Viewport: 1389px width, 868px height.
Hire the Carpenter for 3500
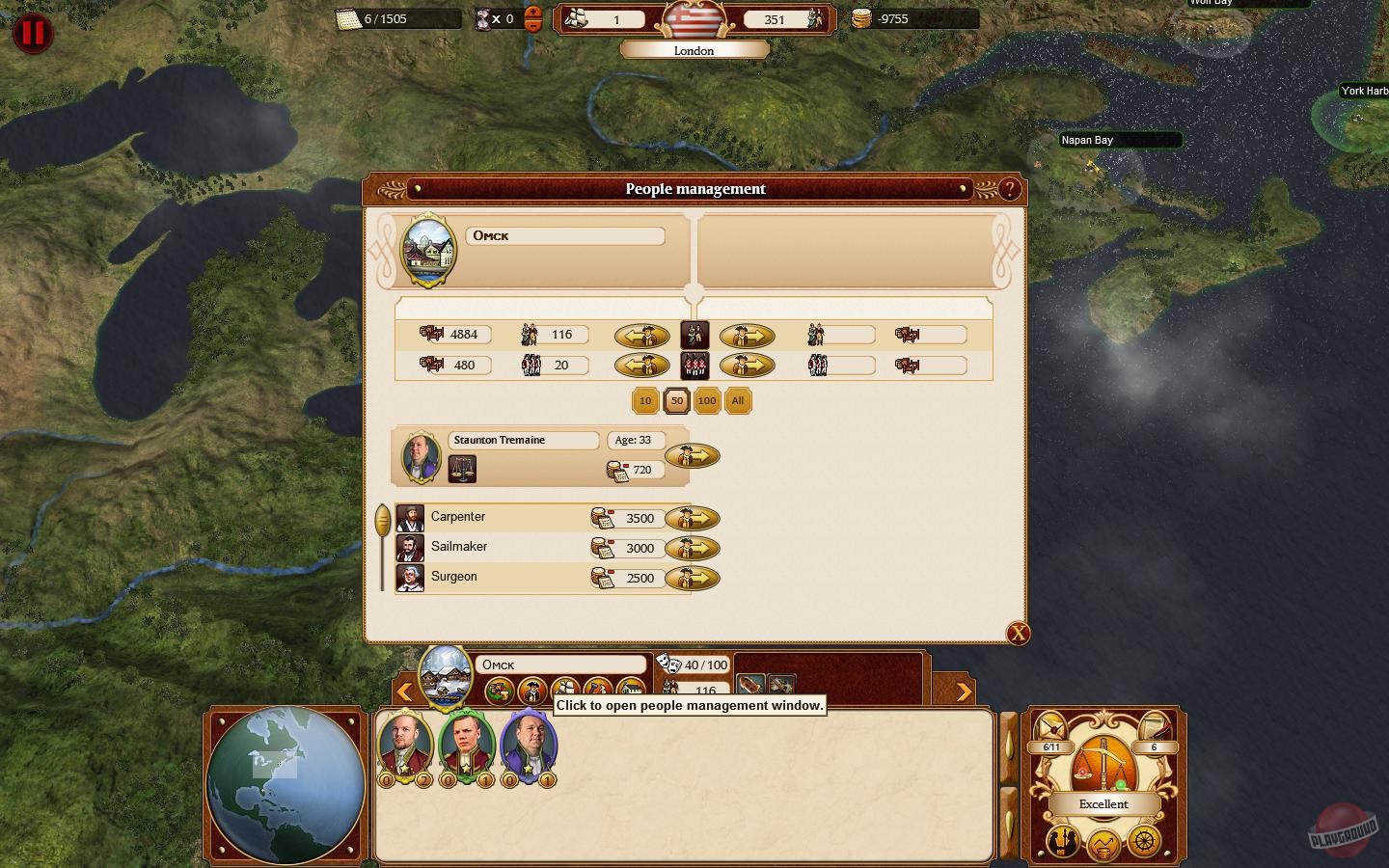[x=694, y=519]
